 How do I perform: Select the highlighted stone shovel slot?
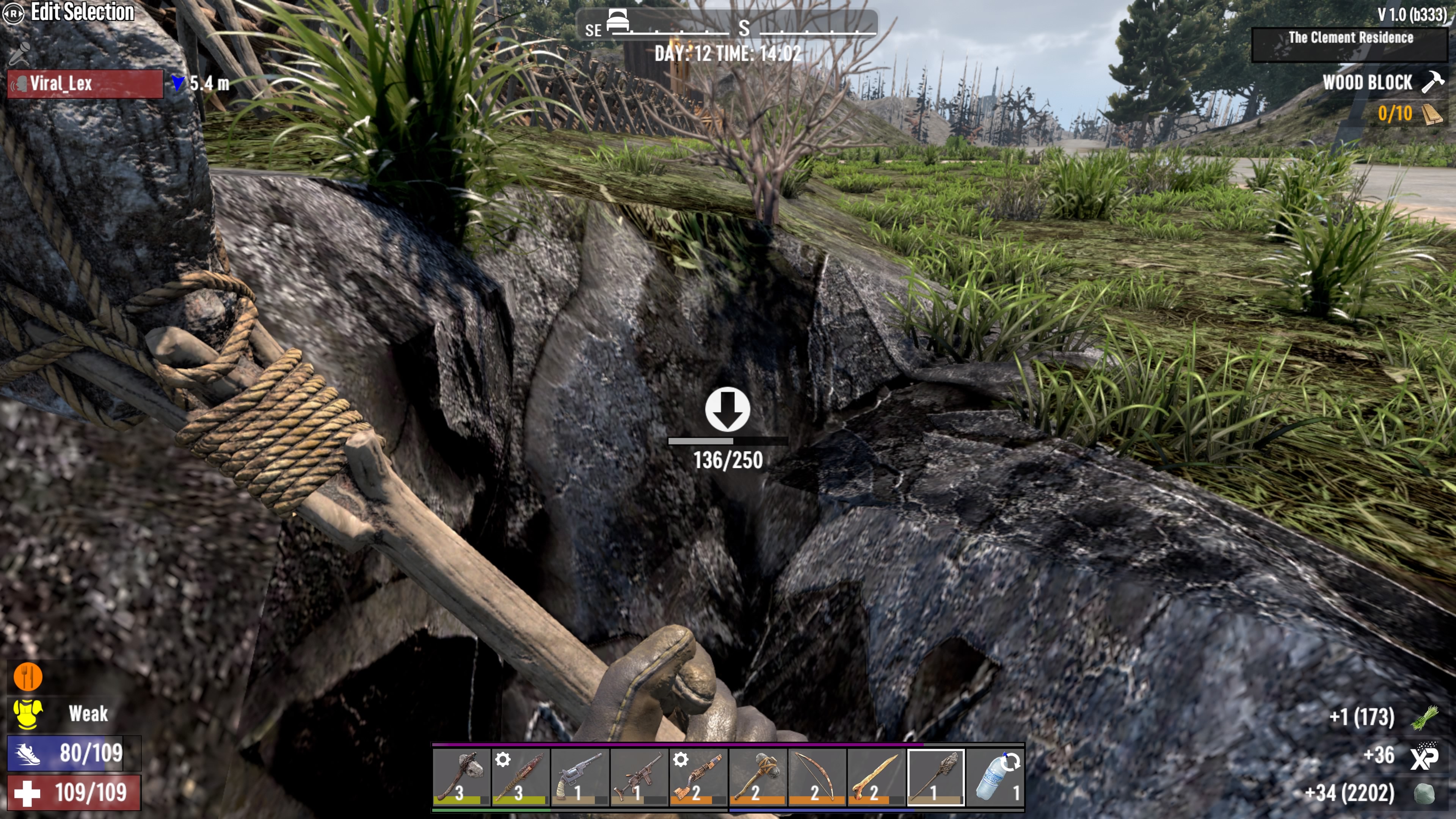pyautogui.click(x=936, y=777)
